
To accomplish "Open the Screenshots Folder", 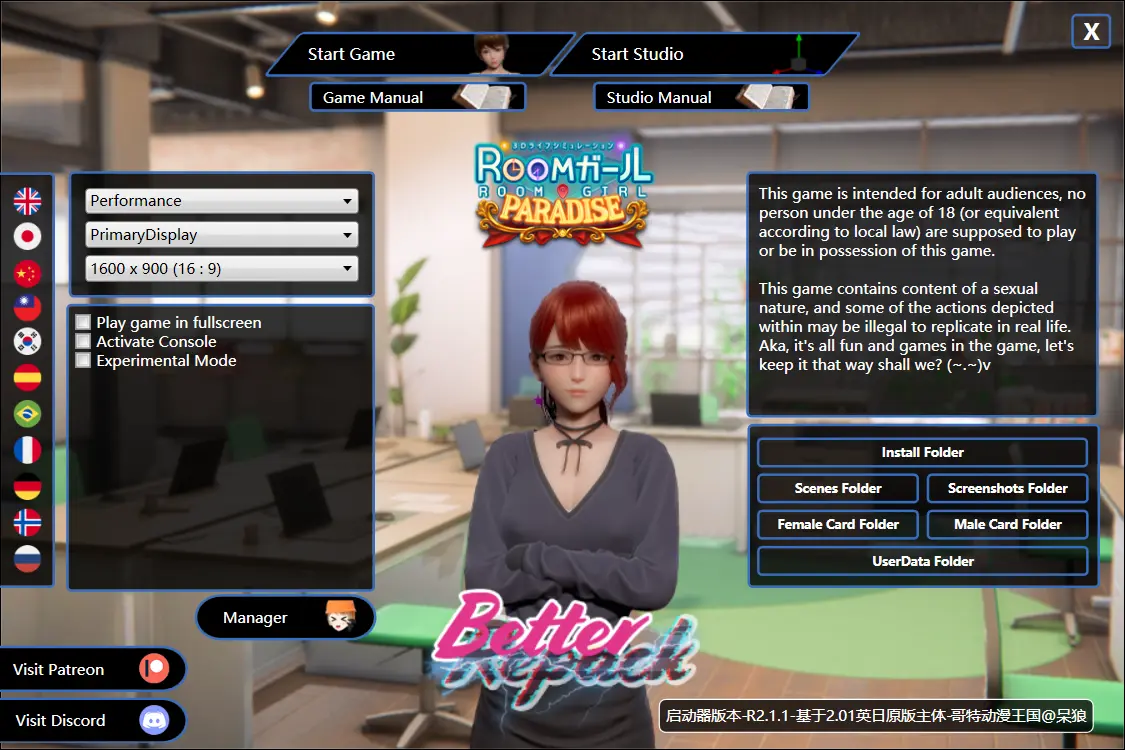I will (1007, 489).
